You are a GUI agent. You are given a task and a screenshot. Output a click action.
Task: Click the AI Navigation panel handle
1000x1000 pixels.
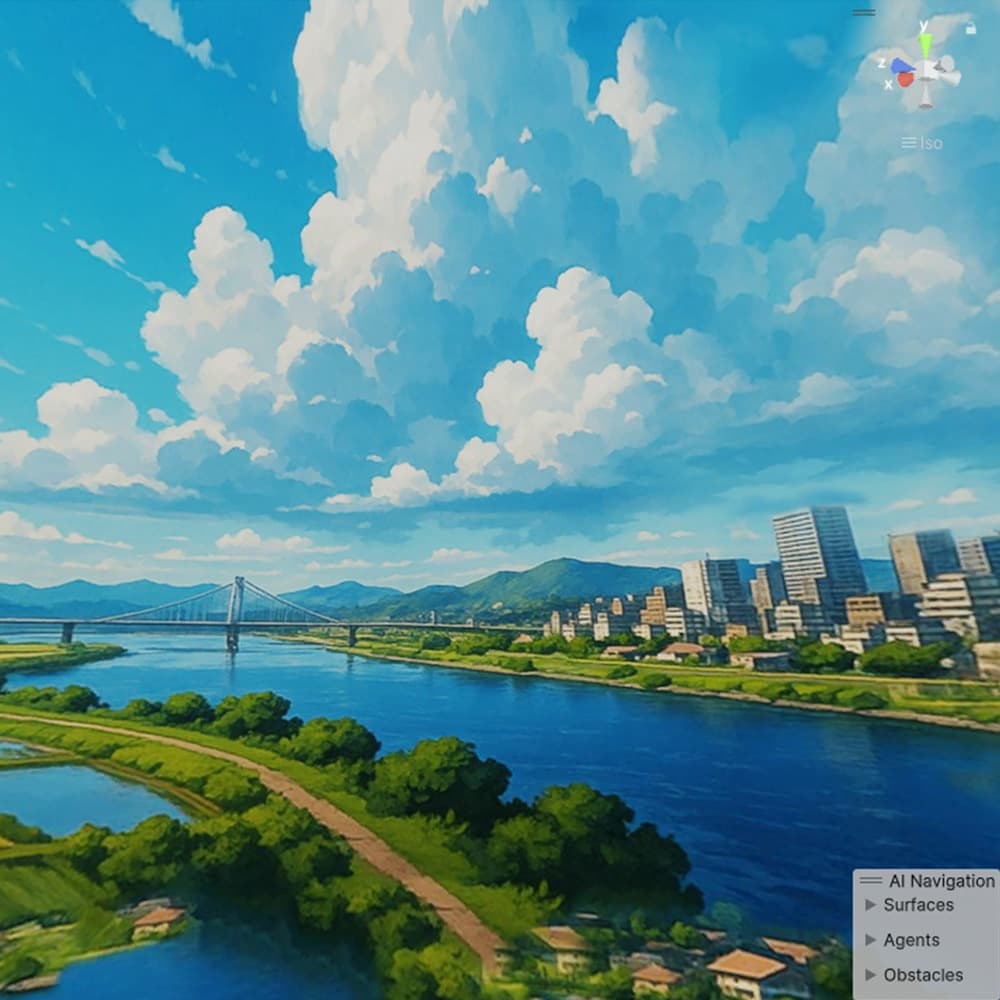tap(871, 881)
